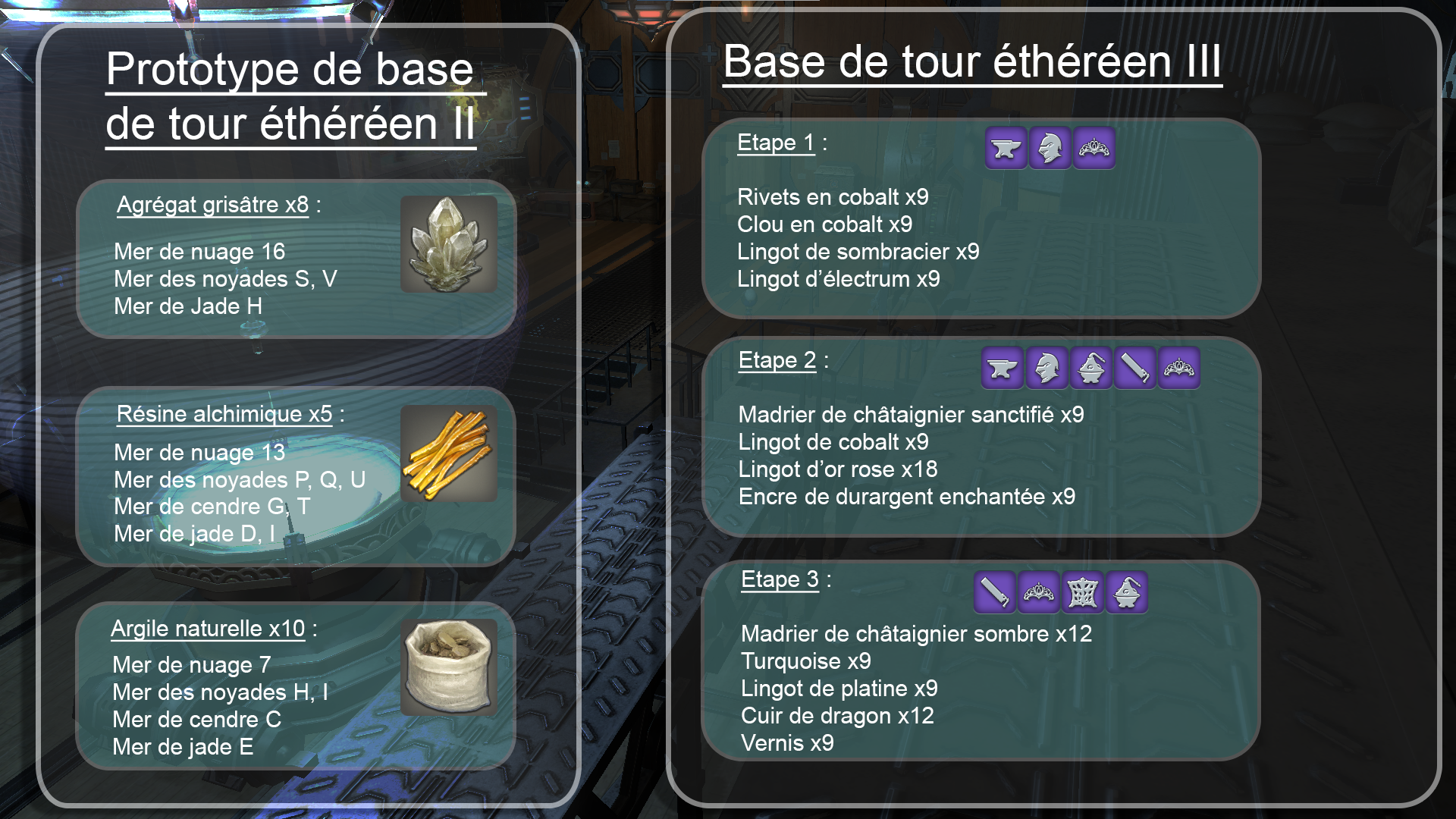The width and height of the screenshot is (1456, 819).
Task: Click the Base de tour éthéréen III title
Action: [x=971, y=62]
